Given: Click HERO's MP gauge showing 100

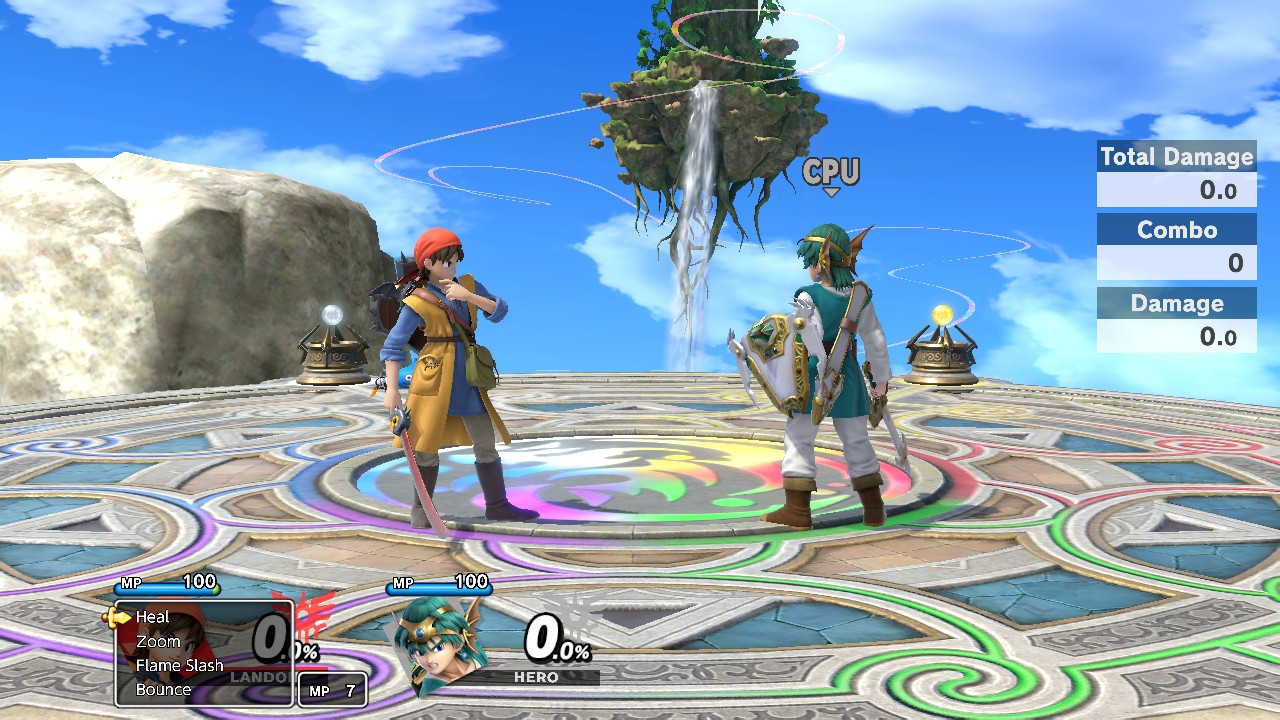Looking at the screenshot, I should click(x=440, y=585).
